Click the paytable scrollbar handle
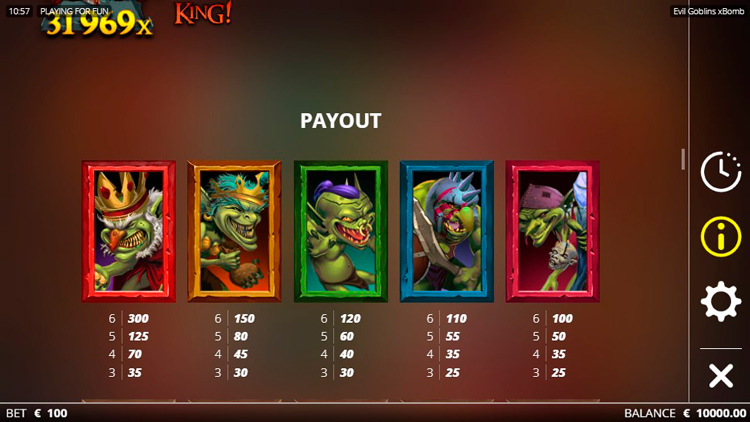This screenshot has width=750, height=422. pos(684,159)
